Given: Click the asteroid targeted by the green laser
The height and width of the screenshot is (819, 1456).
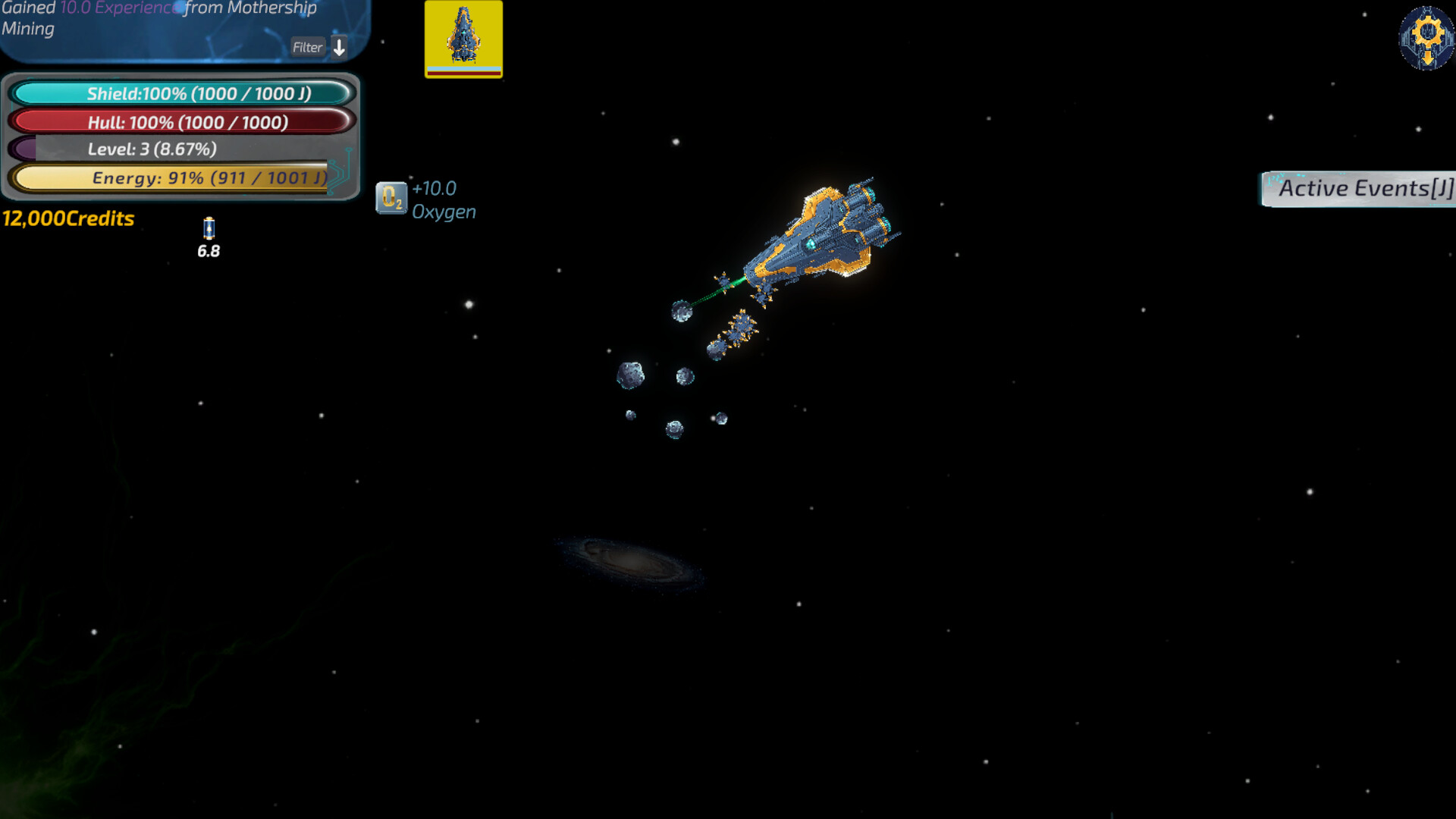Looking at the screenshot, I should coord(681,311).
